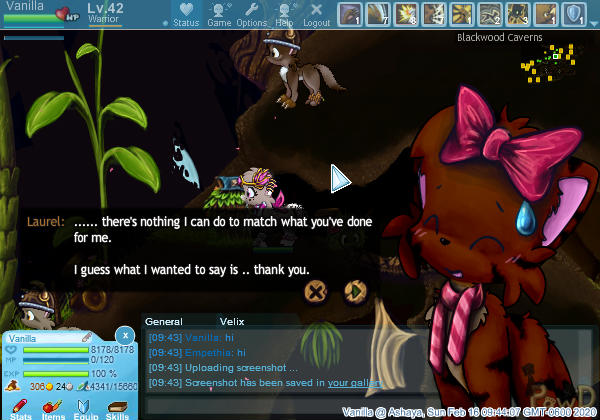Viewport: 600px width, 420px height.
Task: Open the Status menu
Action: point(185,14)
